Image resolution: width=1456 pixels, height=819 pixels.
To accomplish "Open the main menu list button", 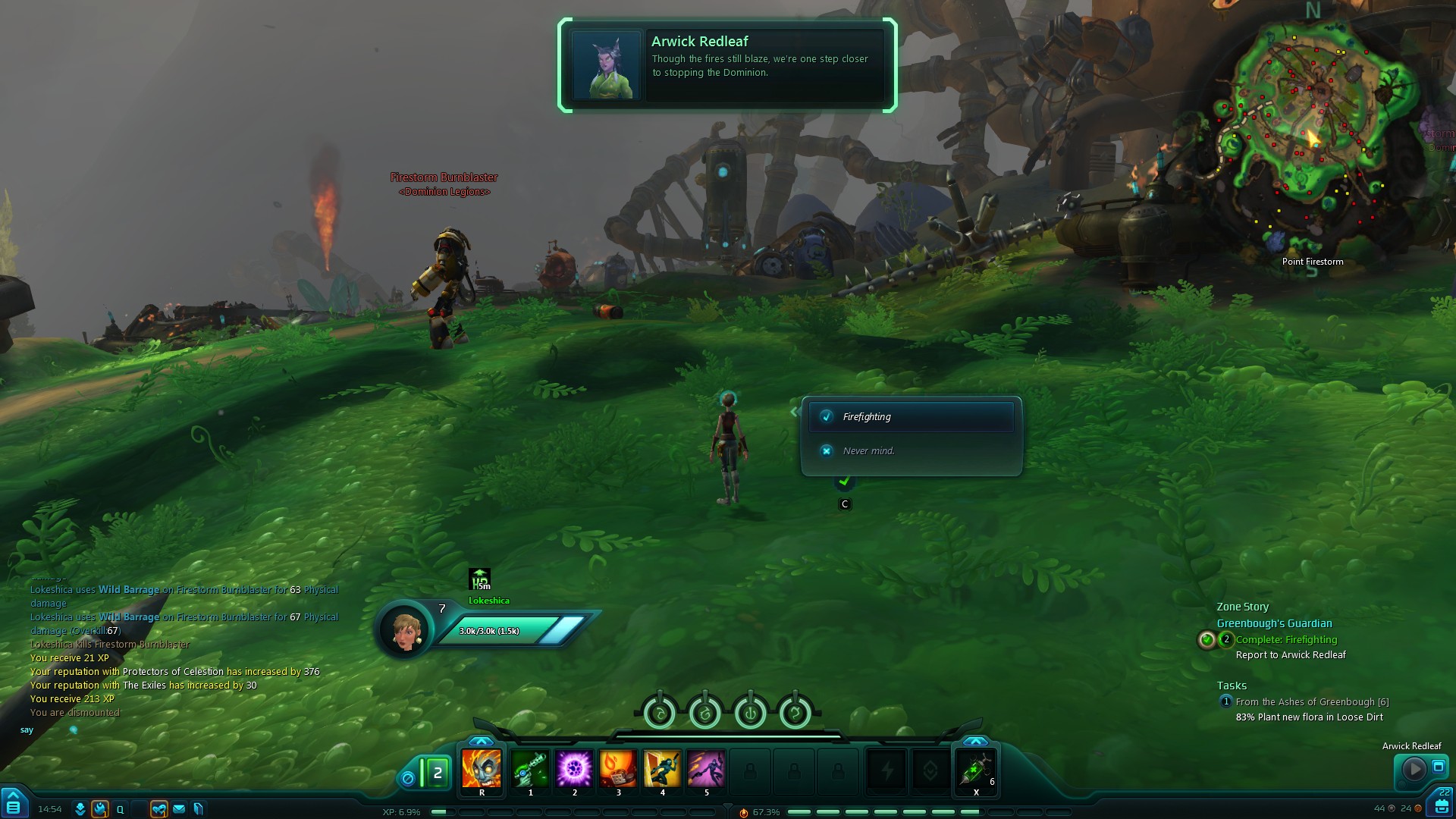I will [14, 806].
